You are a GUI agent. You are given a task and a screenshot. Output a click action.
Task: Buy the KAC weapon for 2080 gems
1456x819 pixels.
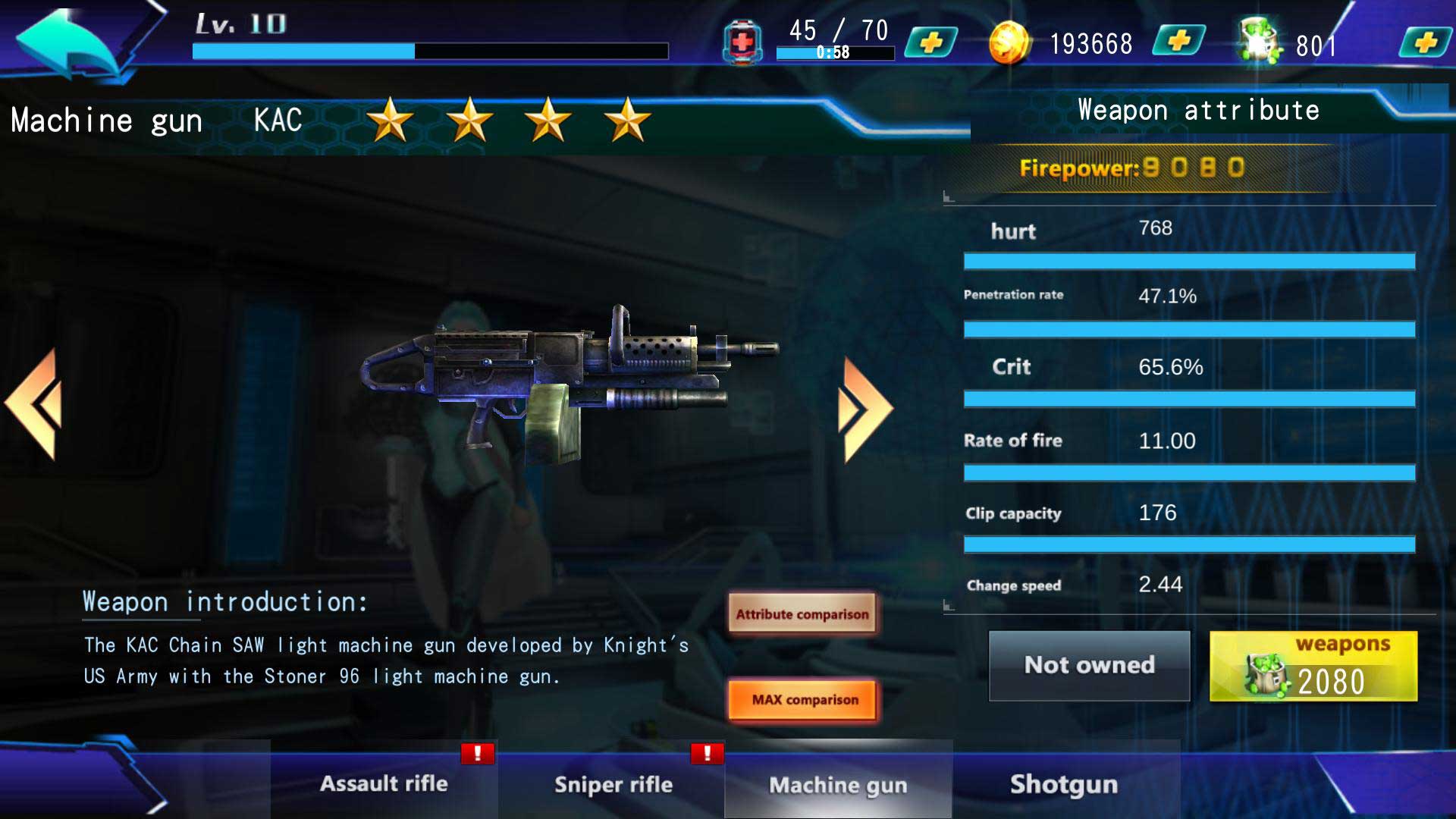point(1313,667)
